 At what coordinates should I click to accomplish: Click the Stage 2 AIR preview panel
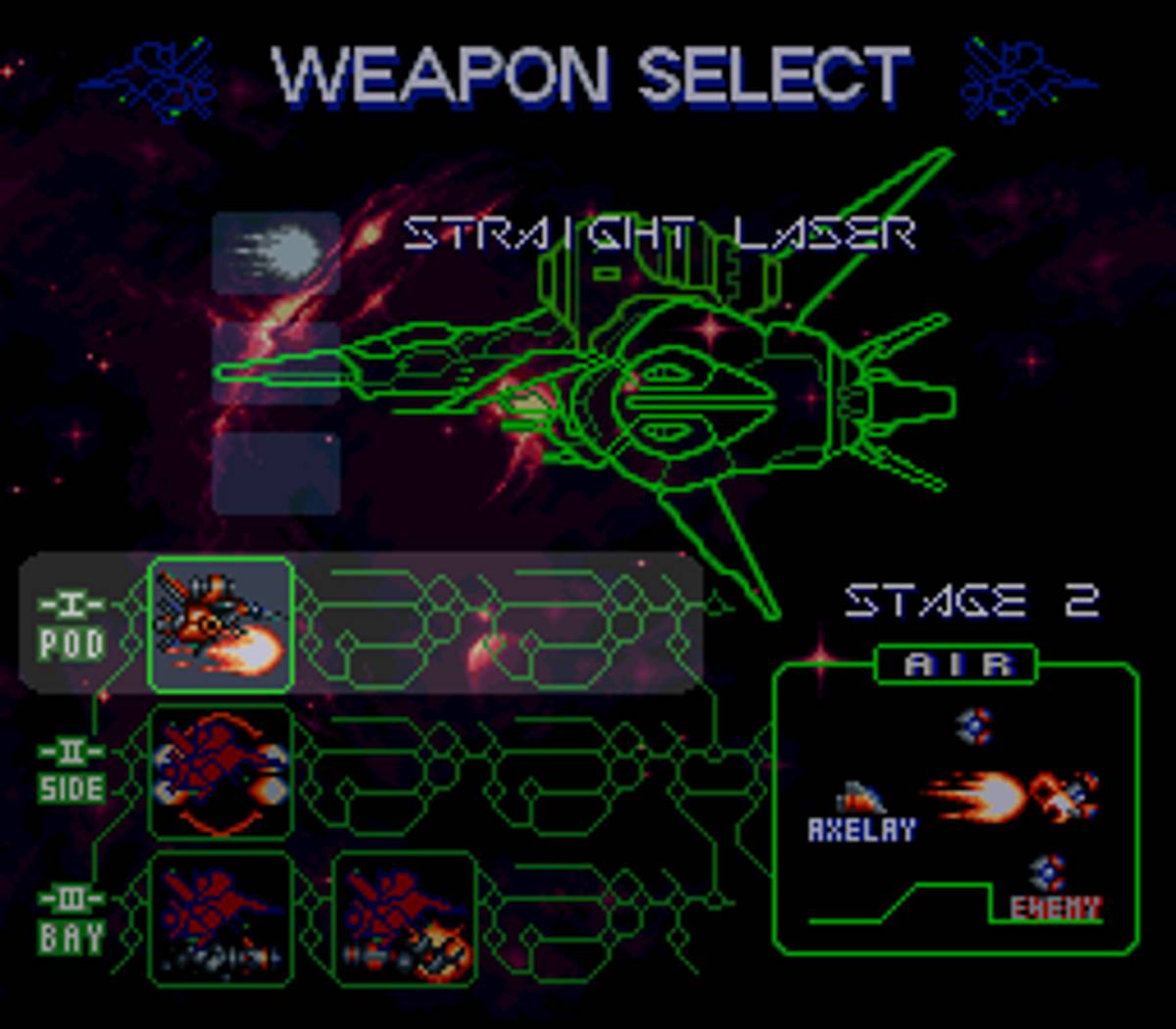pos(955,808)
